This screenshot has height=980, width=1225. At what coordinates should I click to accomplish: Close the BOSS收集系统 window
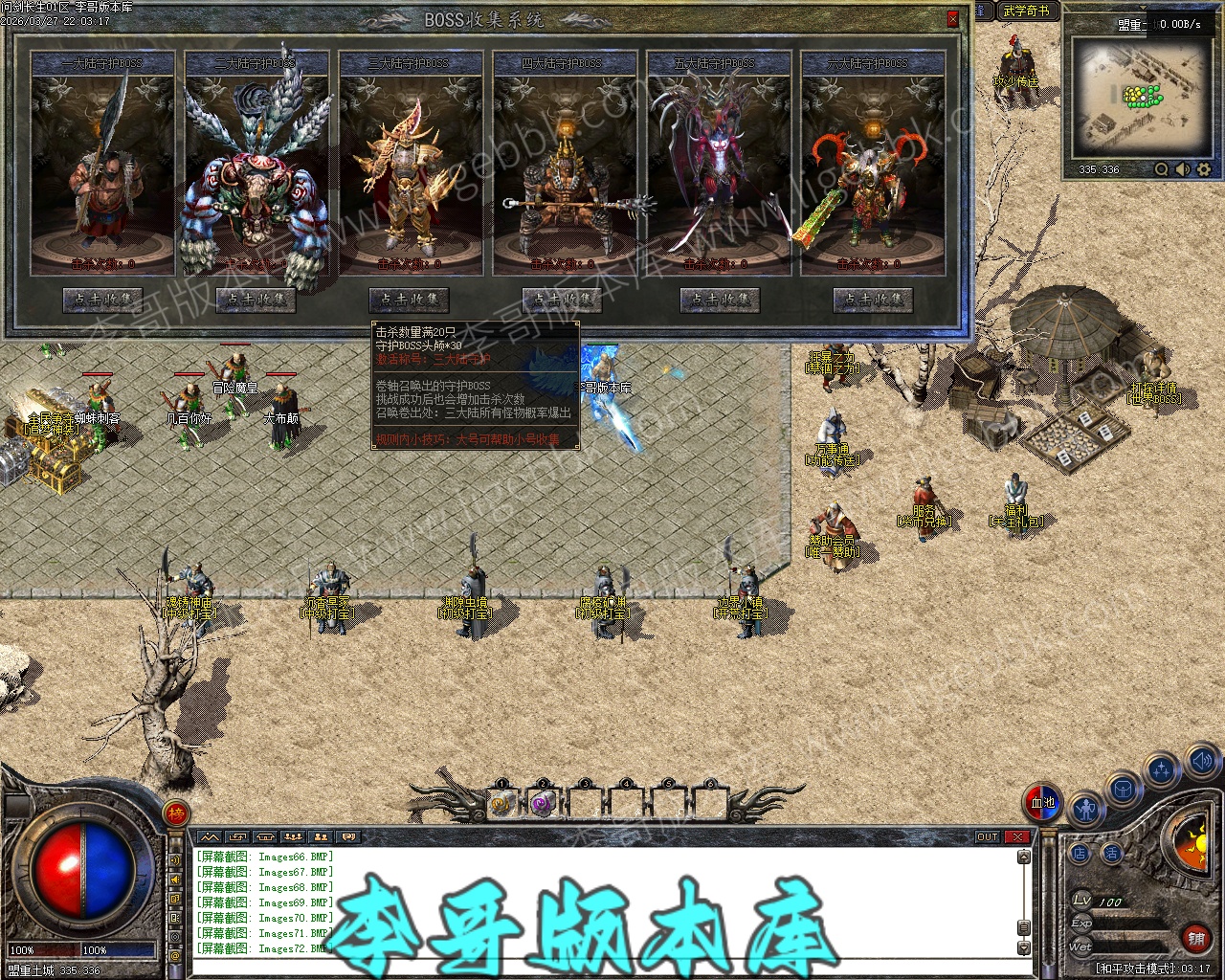(x=952, y=19)
